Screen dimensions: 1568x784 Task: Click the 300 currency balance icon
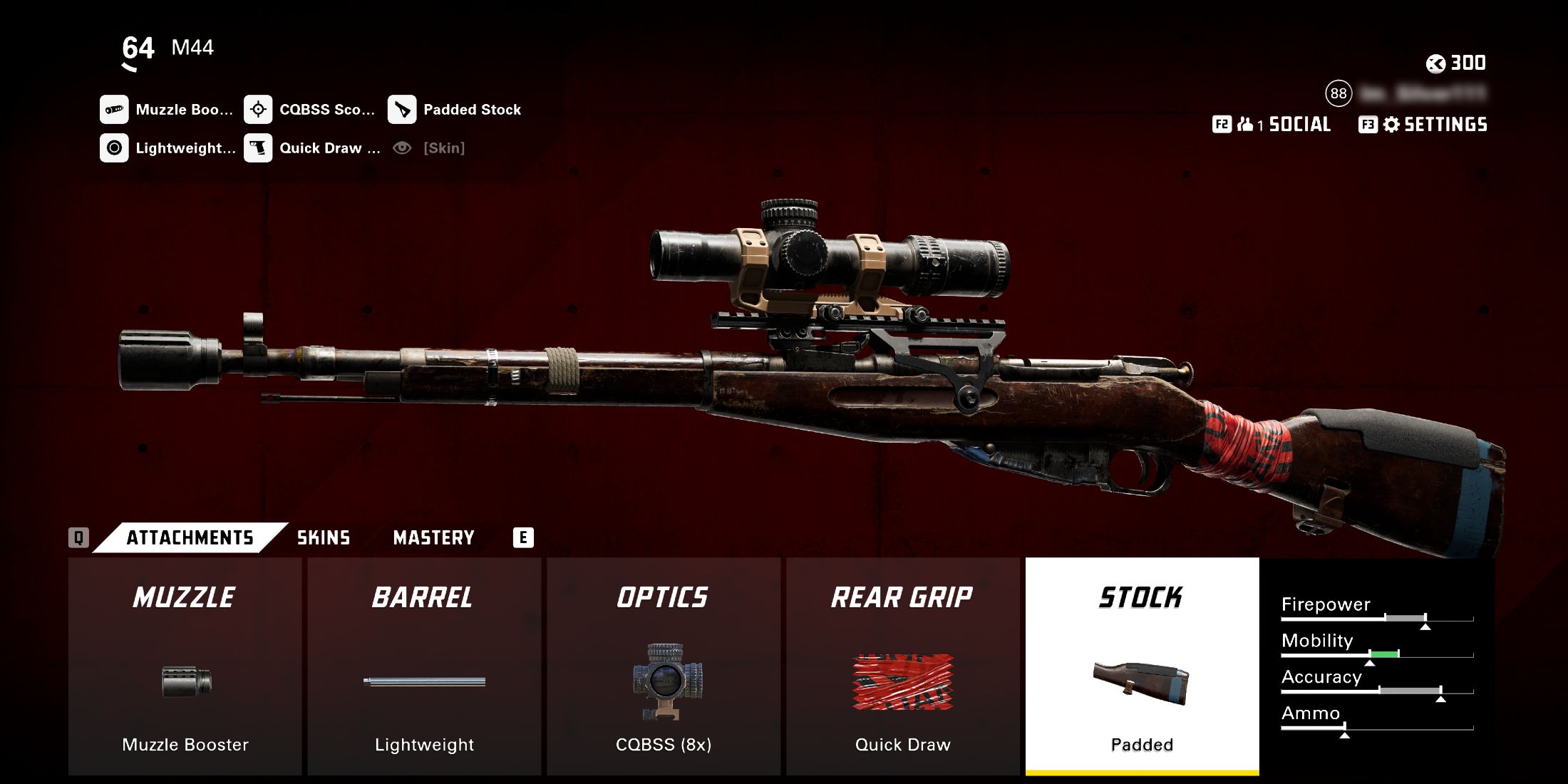point(1435,63)
